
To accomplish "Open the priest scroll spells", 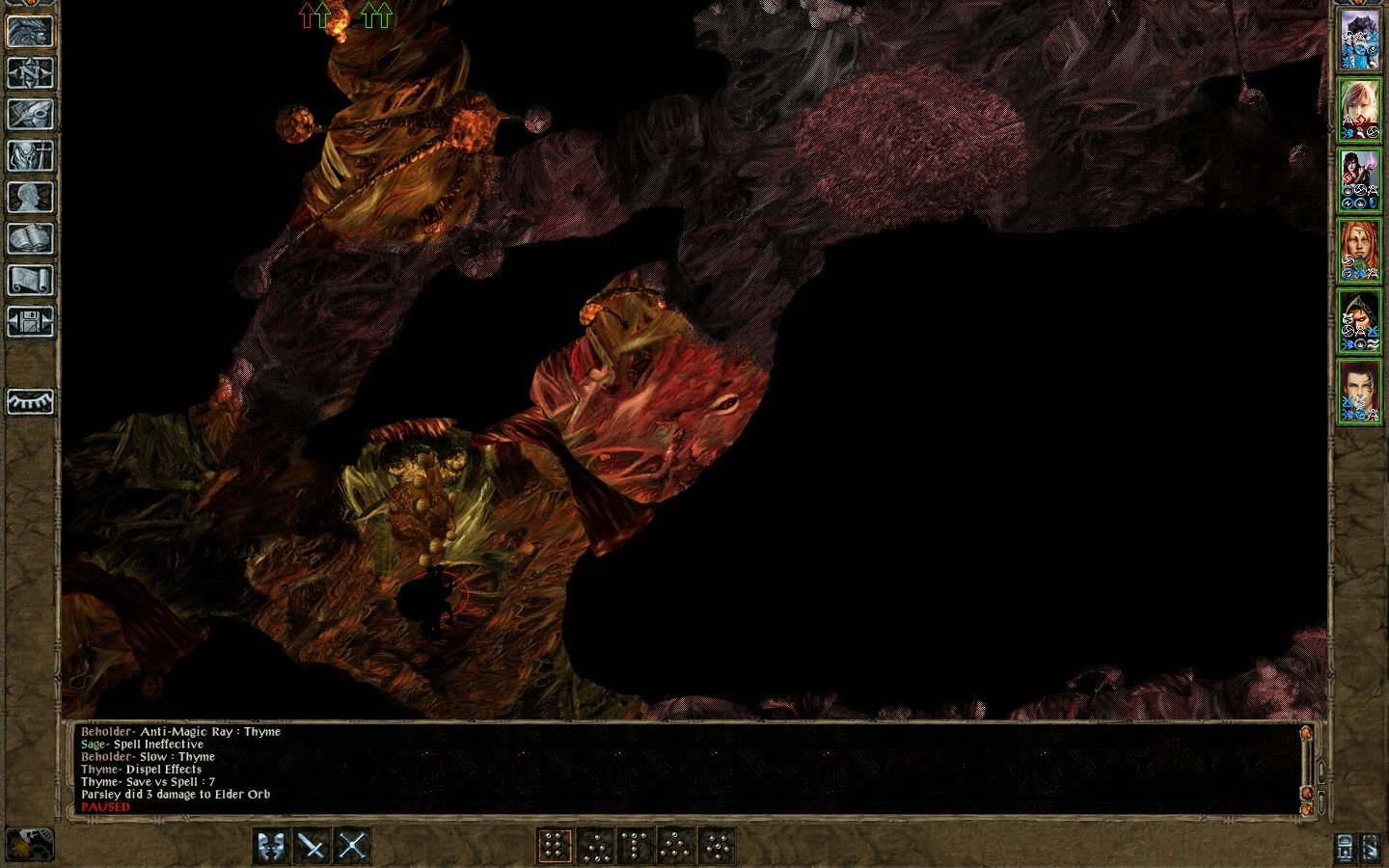I will pos(31,277).
